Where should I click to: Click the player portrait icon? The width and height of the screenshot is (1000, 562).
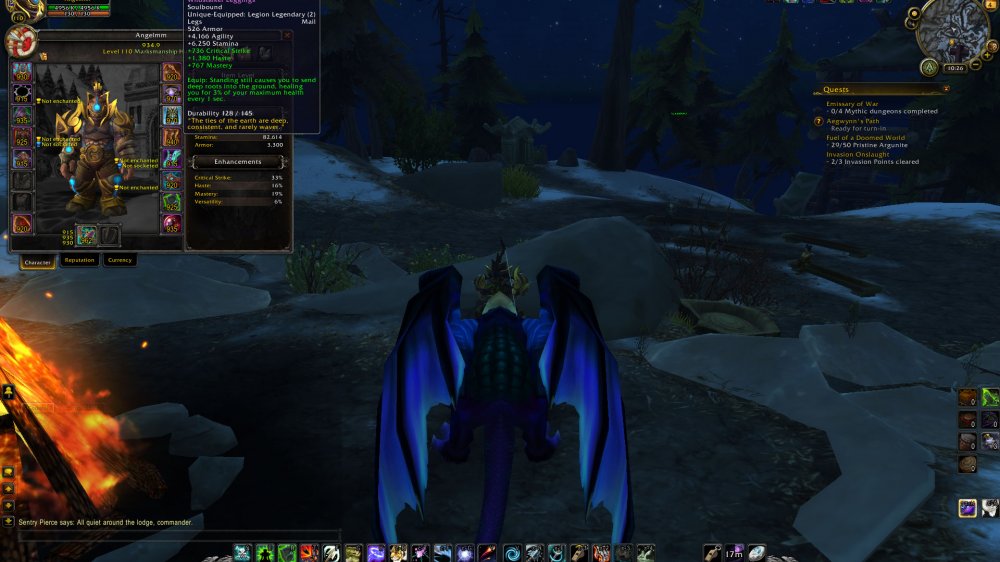click(x=19, y=41)
